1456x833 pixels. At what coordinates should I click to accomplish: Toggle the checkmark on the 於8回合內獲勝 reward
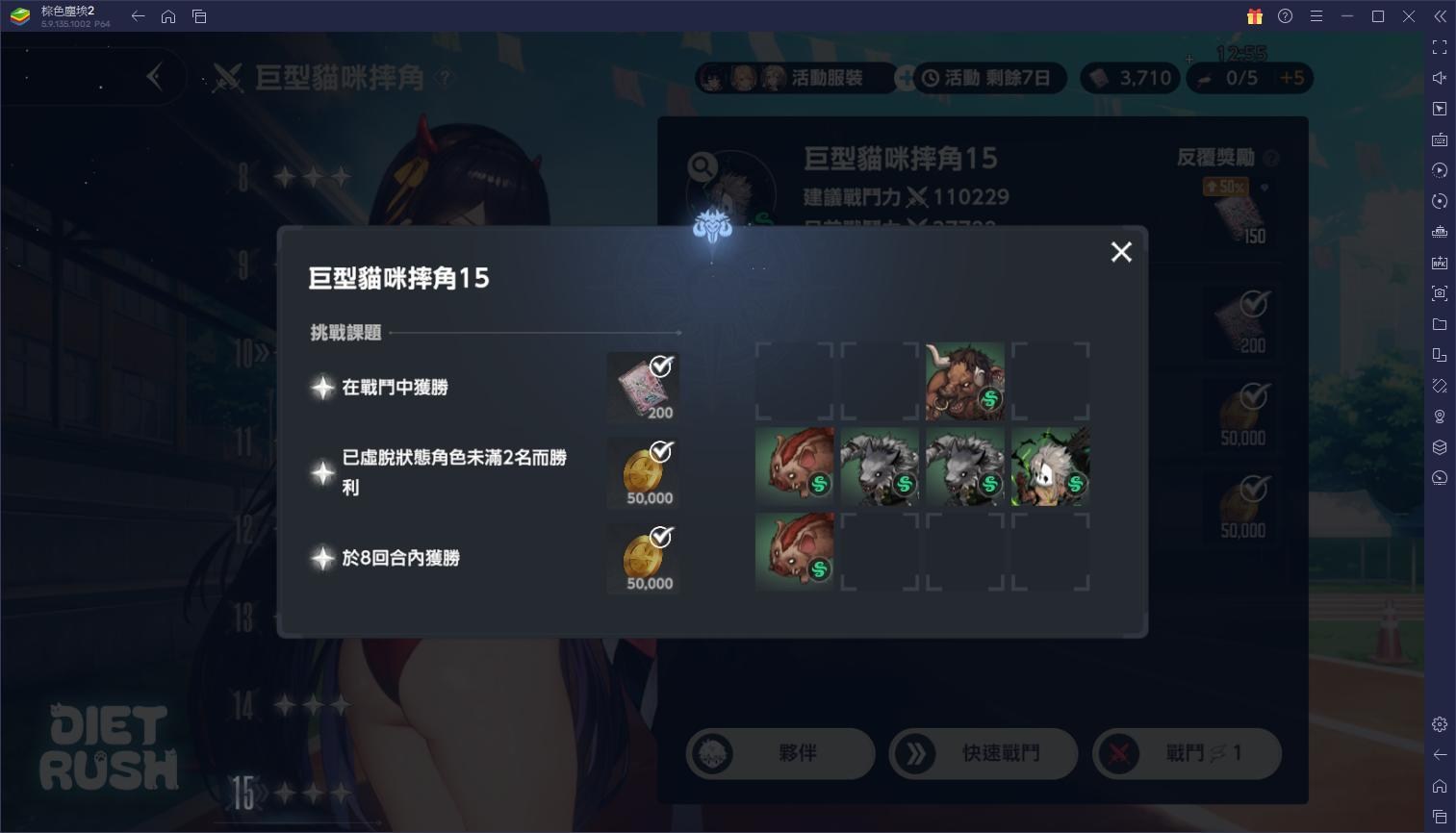[x=659, y=538]
